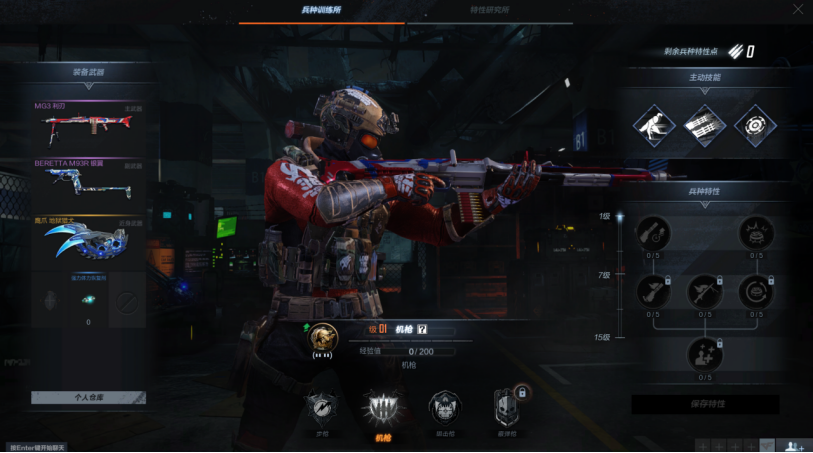Click the 保存特性 save traits button
Viewport: 813px width, 453px height.
pos(705,404)
